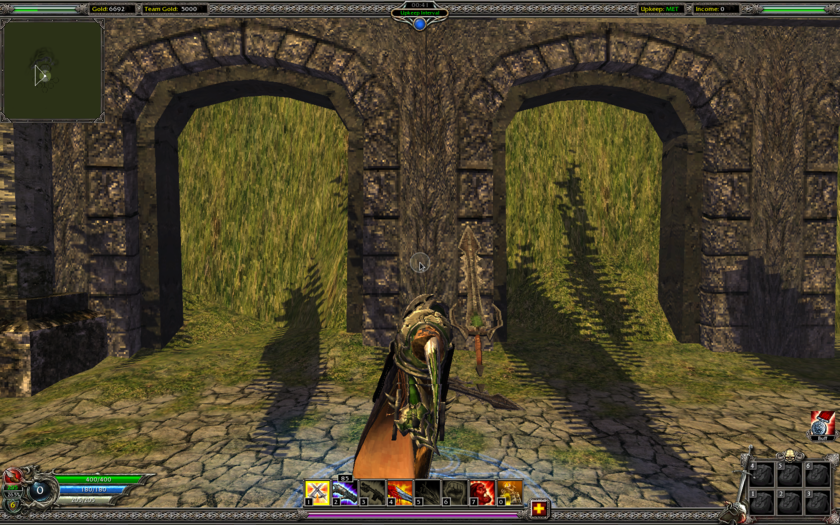Image resolution: width=840 pixels, height=525 pixels.
Task: Click the blue orb at top center
Action: [x=420, y=23]
